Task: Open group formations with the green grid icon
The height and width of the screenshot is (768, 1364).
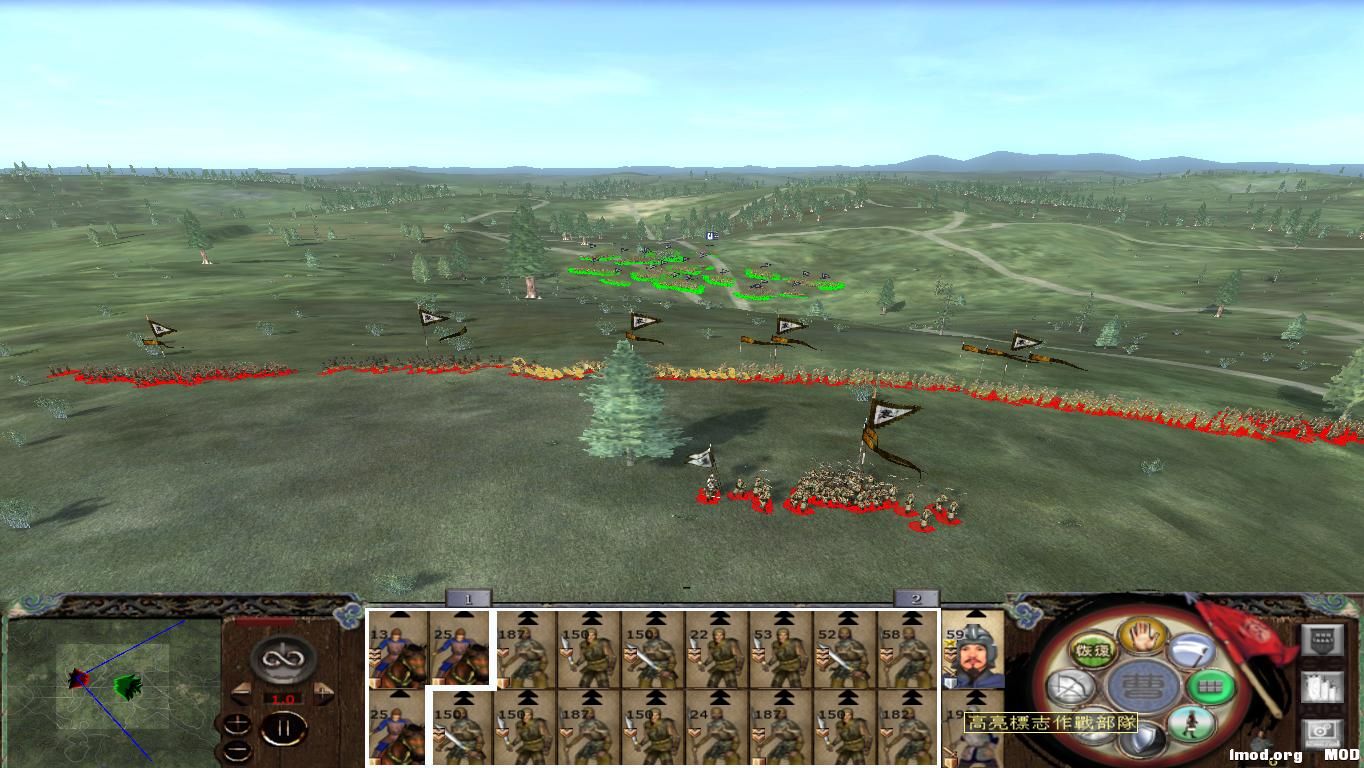Action: pos(1211,687)
